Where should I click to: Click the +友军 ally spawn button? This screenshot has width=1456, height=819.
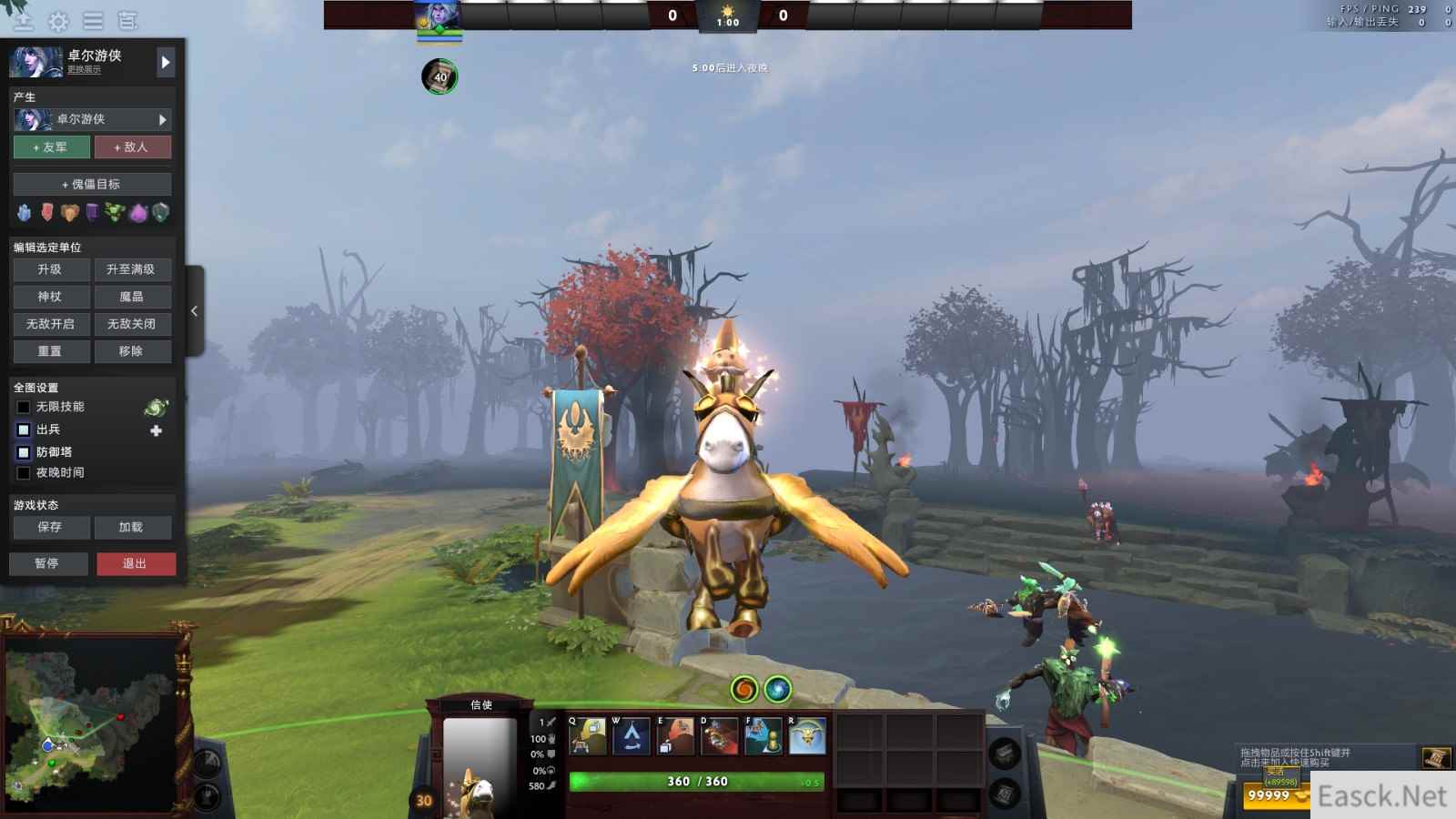[51, 147]
